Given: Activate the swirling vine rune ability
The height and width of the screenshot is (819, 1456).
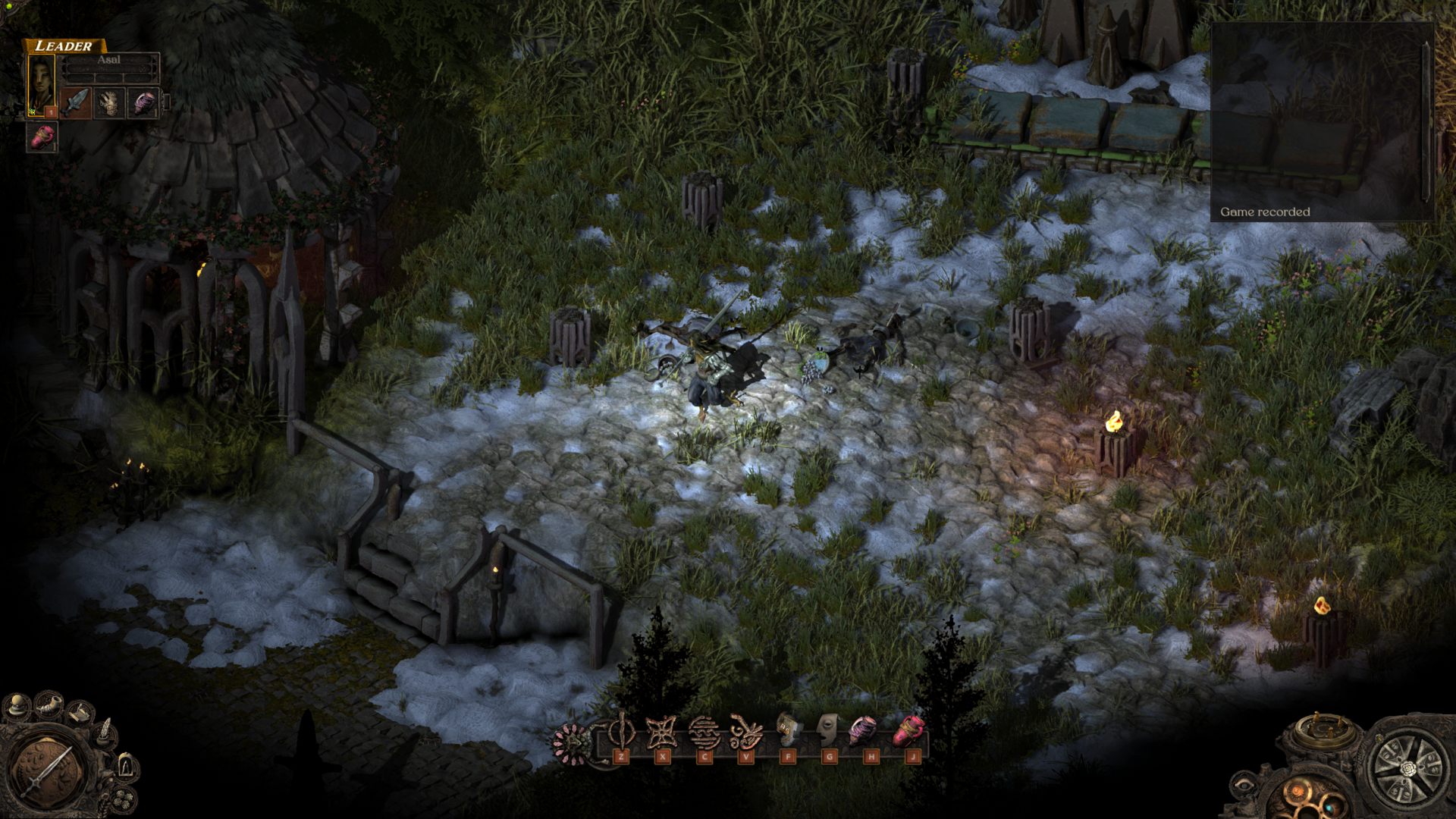Looking at the screenshot, I should [x=746, y=733].
